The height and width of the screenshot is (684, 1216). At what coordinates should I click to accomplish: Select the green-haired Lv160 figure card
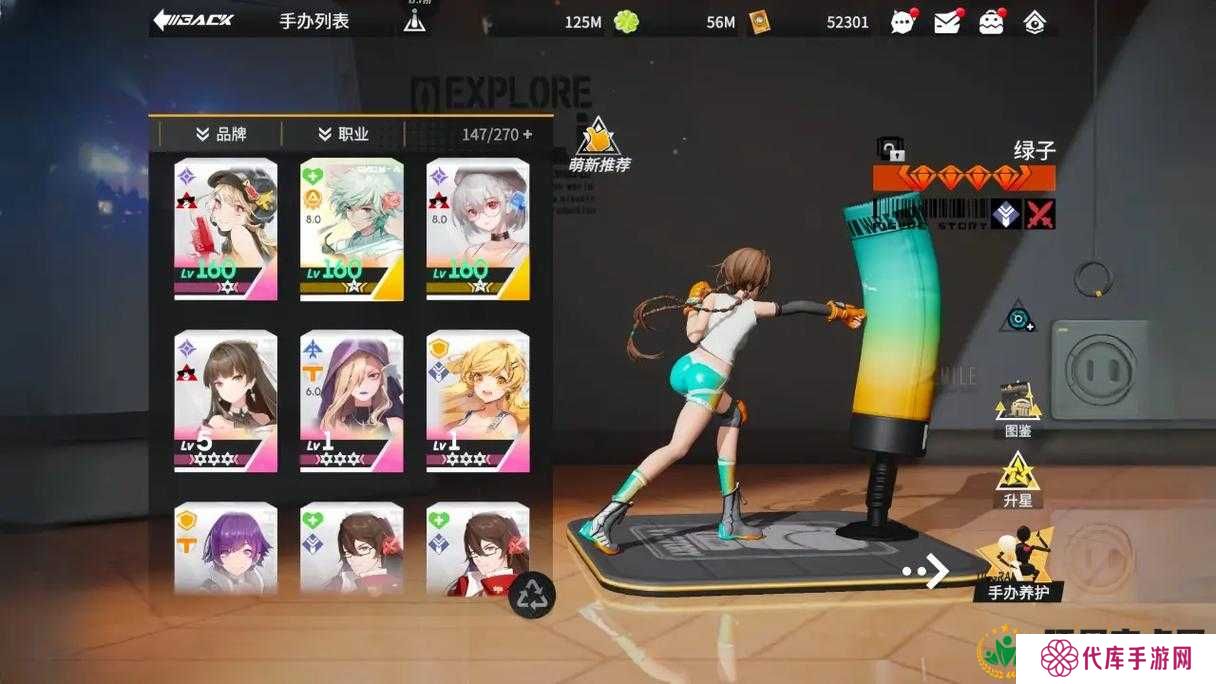coord(352,228)
